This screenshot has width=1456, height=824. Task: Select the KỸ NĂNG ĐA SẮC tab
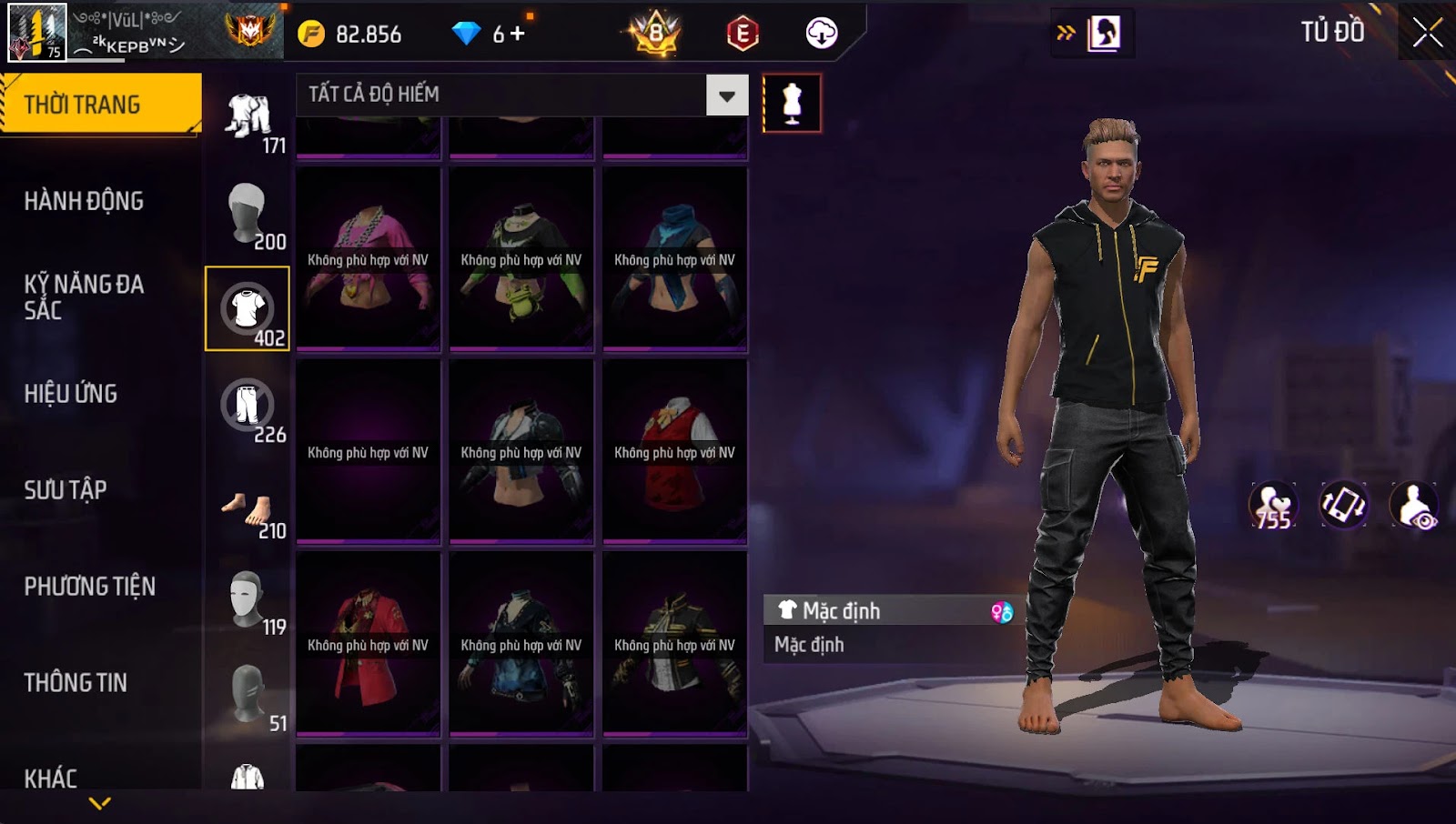point(84,296)
